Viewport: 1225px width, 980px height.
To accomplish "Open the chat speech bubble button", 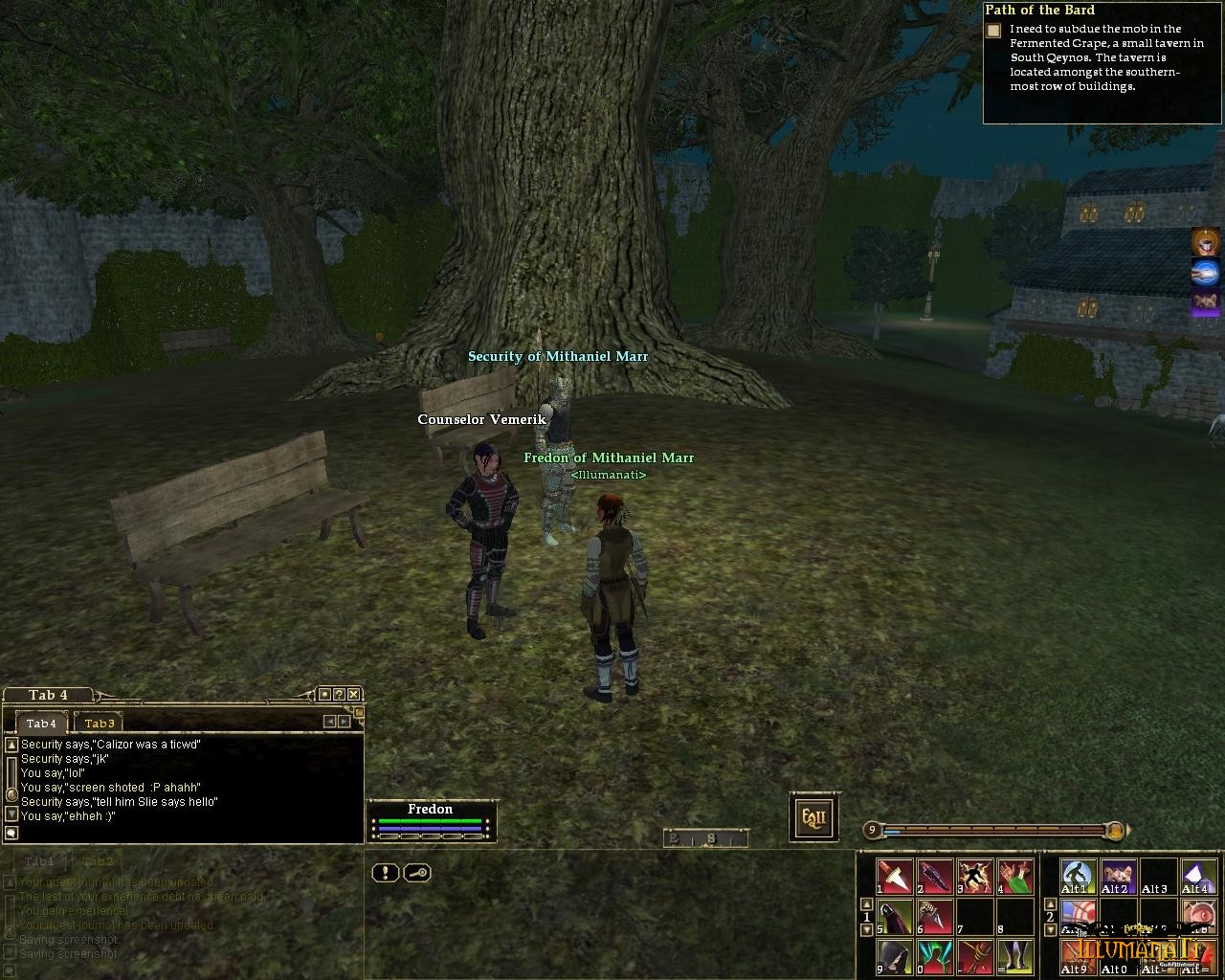I will coord(11,834).
